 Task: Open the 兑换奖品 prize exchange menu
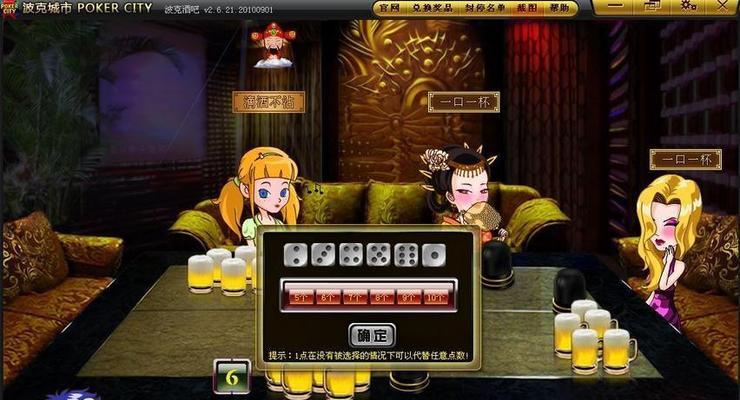pos(432,8)
